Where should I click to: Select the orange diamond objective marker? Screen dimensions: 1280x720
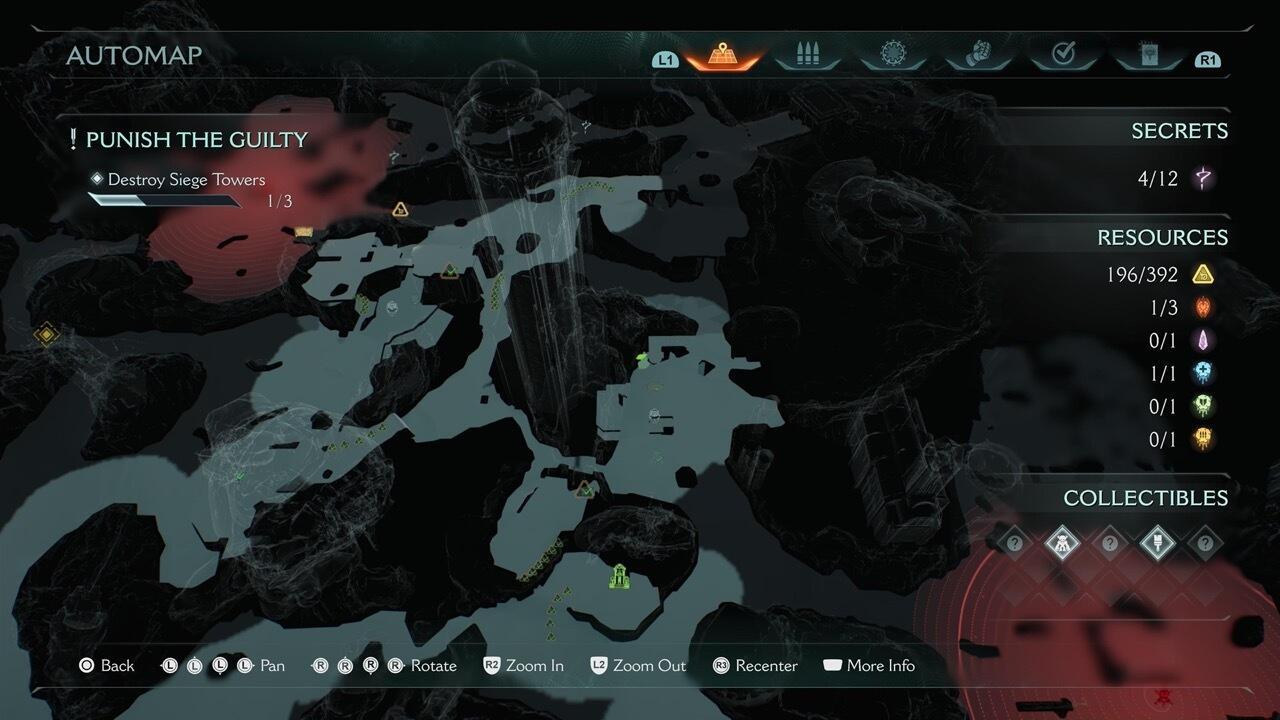click(46, 334)
